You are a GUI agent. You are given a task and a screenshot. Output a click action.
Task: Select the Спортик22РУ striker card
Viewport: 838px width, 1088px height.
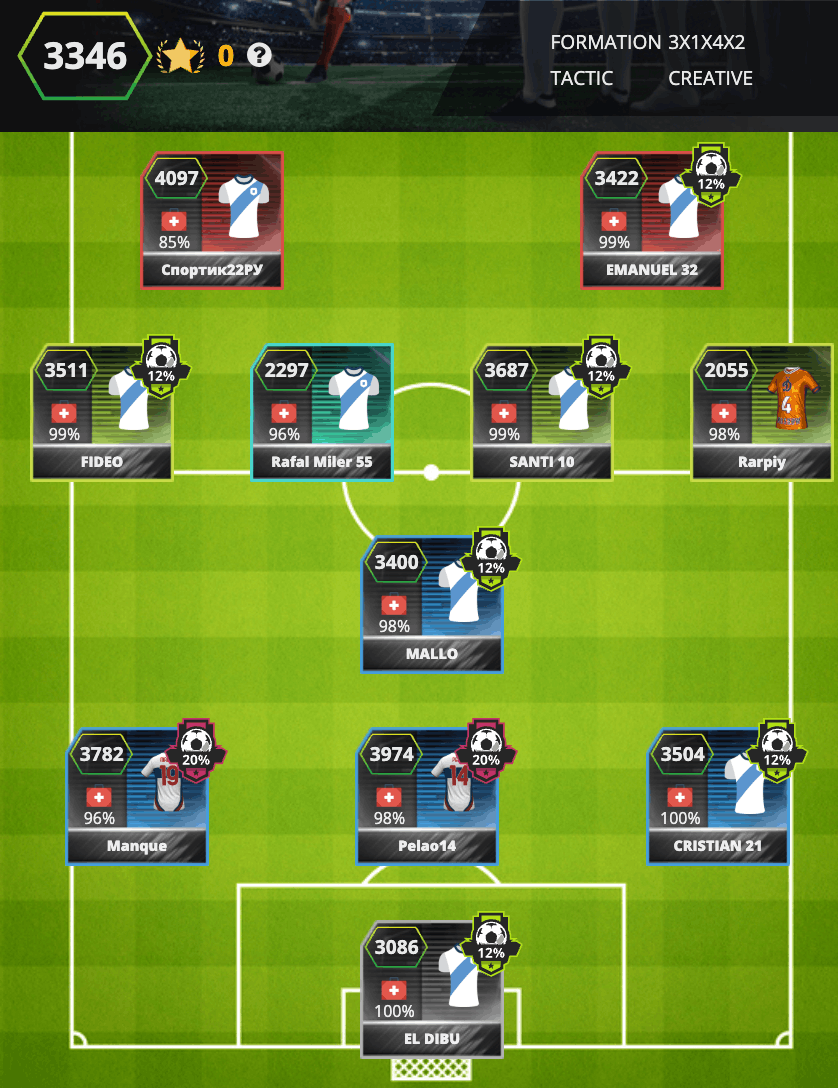212,220
